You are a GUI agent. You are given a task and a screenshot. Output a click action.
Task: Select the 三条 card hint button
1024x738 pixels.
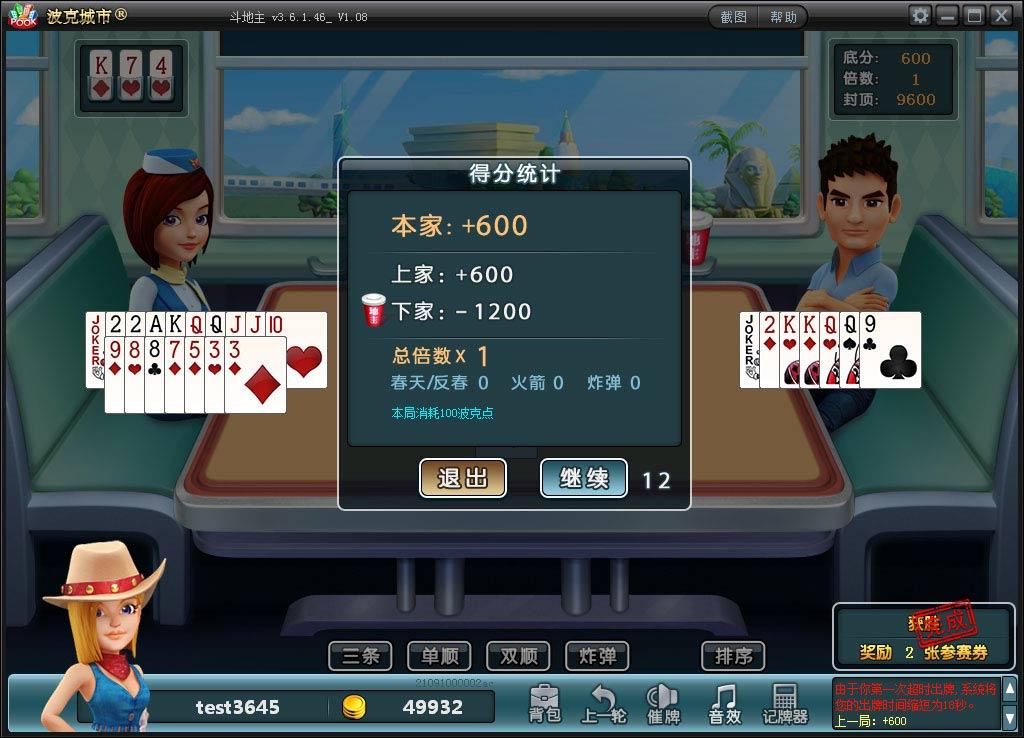point(361,656)
